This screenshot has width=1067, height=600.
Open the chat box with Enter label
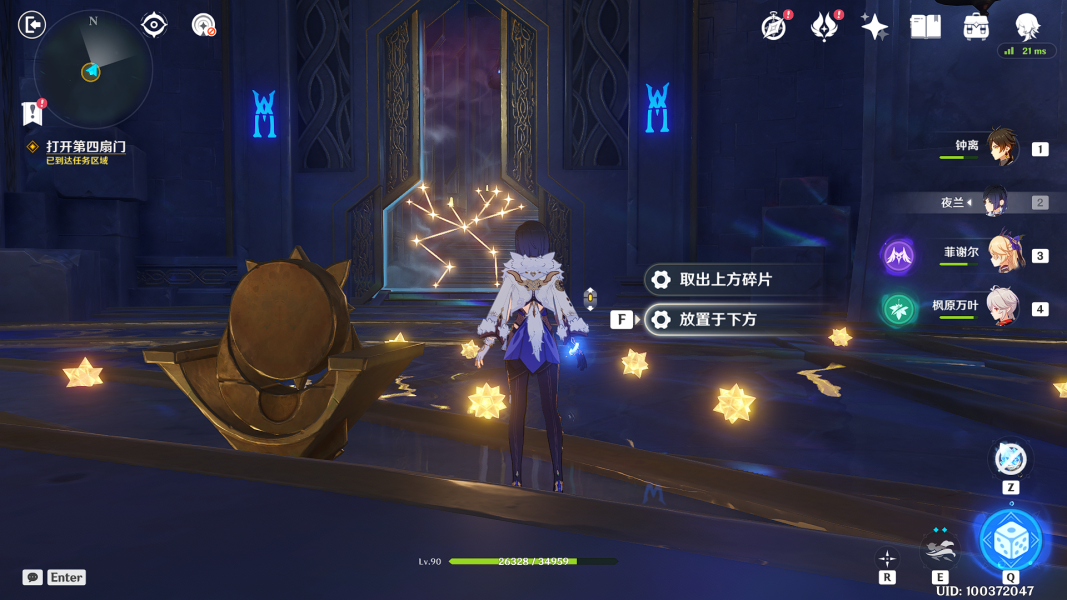click(55, 577)
